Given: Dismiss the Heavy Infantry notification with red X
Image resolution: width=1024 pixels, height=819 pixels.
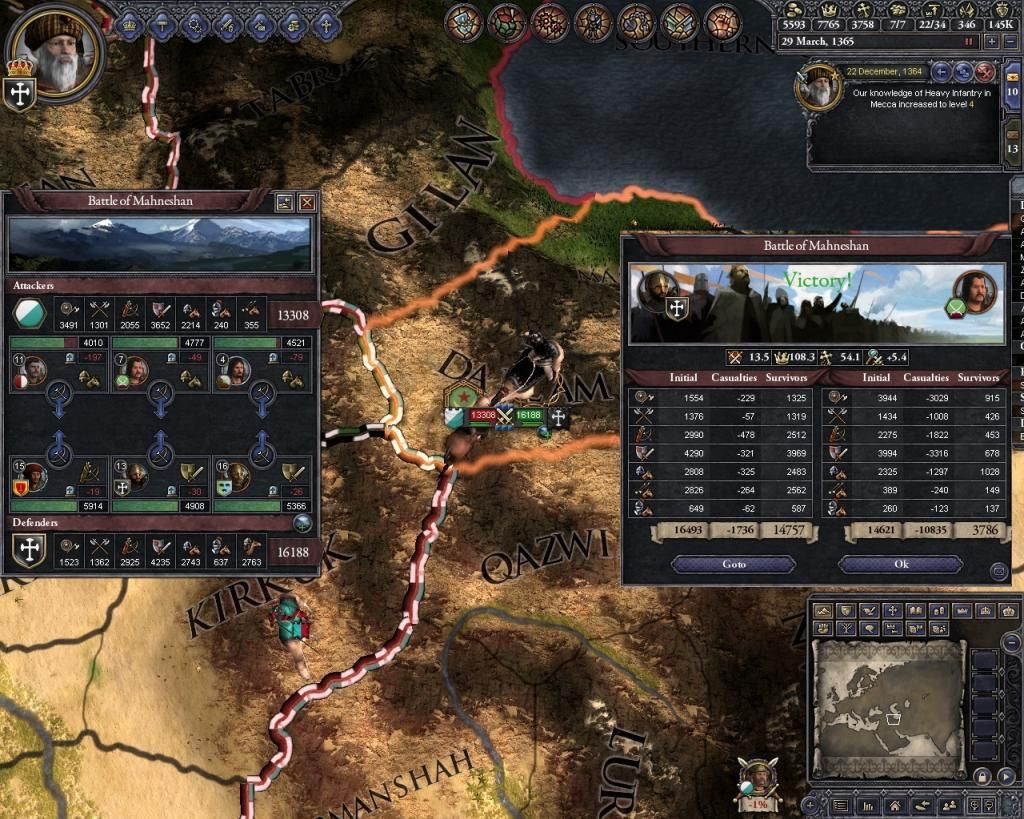Looking at the screenshot, I should coord(985,71).
